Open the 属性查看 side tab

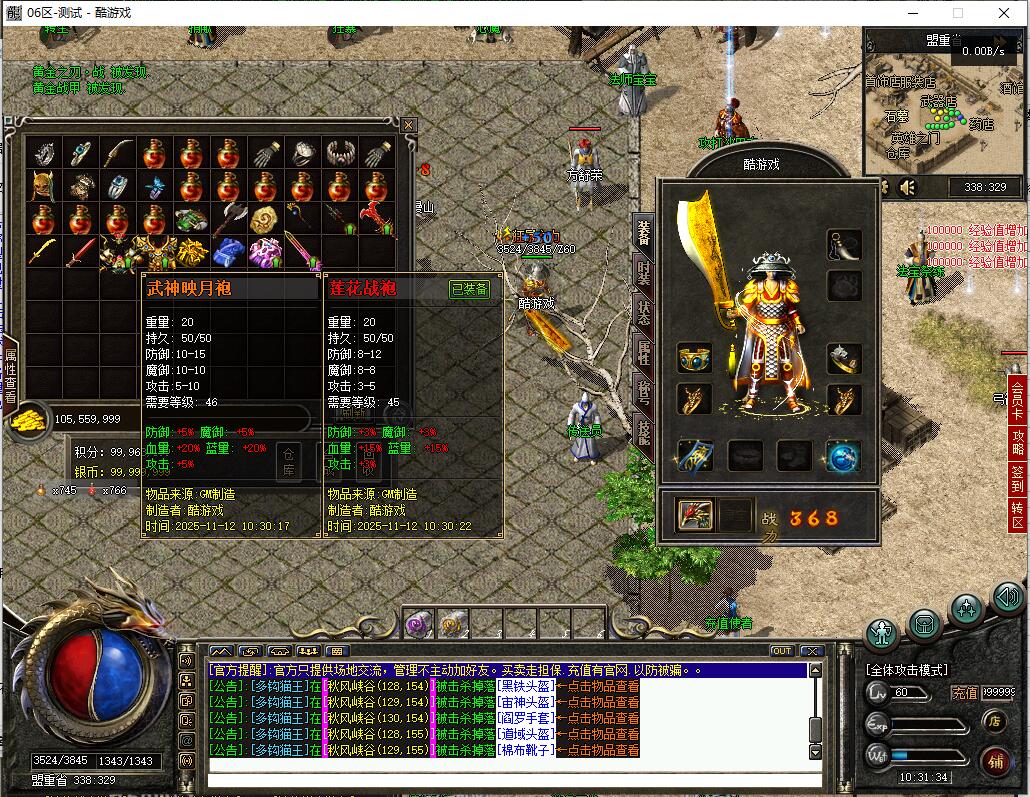point(10,375)
